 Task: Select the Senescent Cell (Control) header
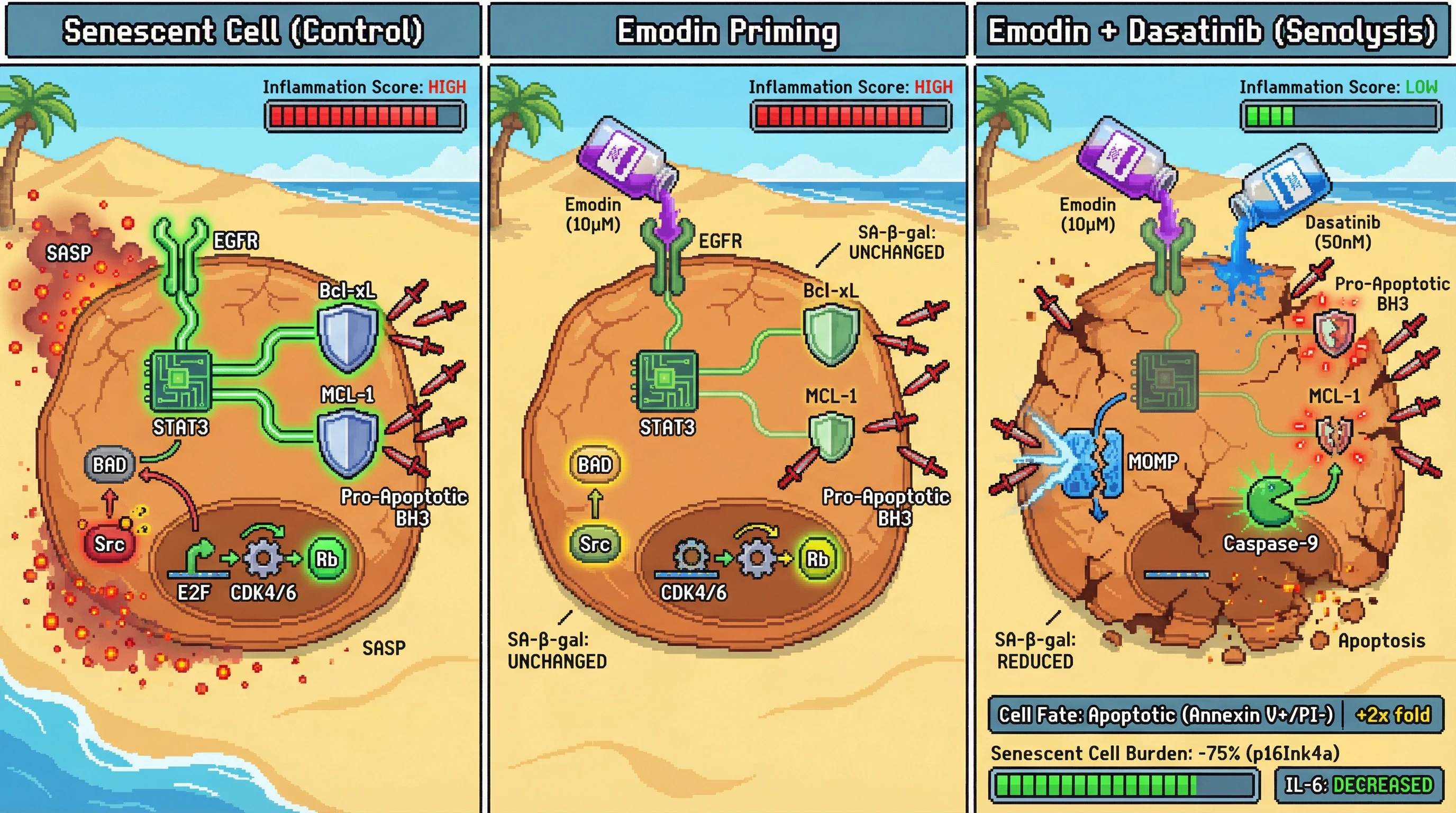(x=243, y=31)
